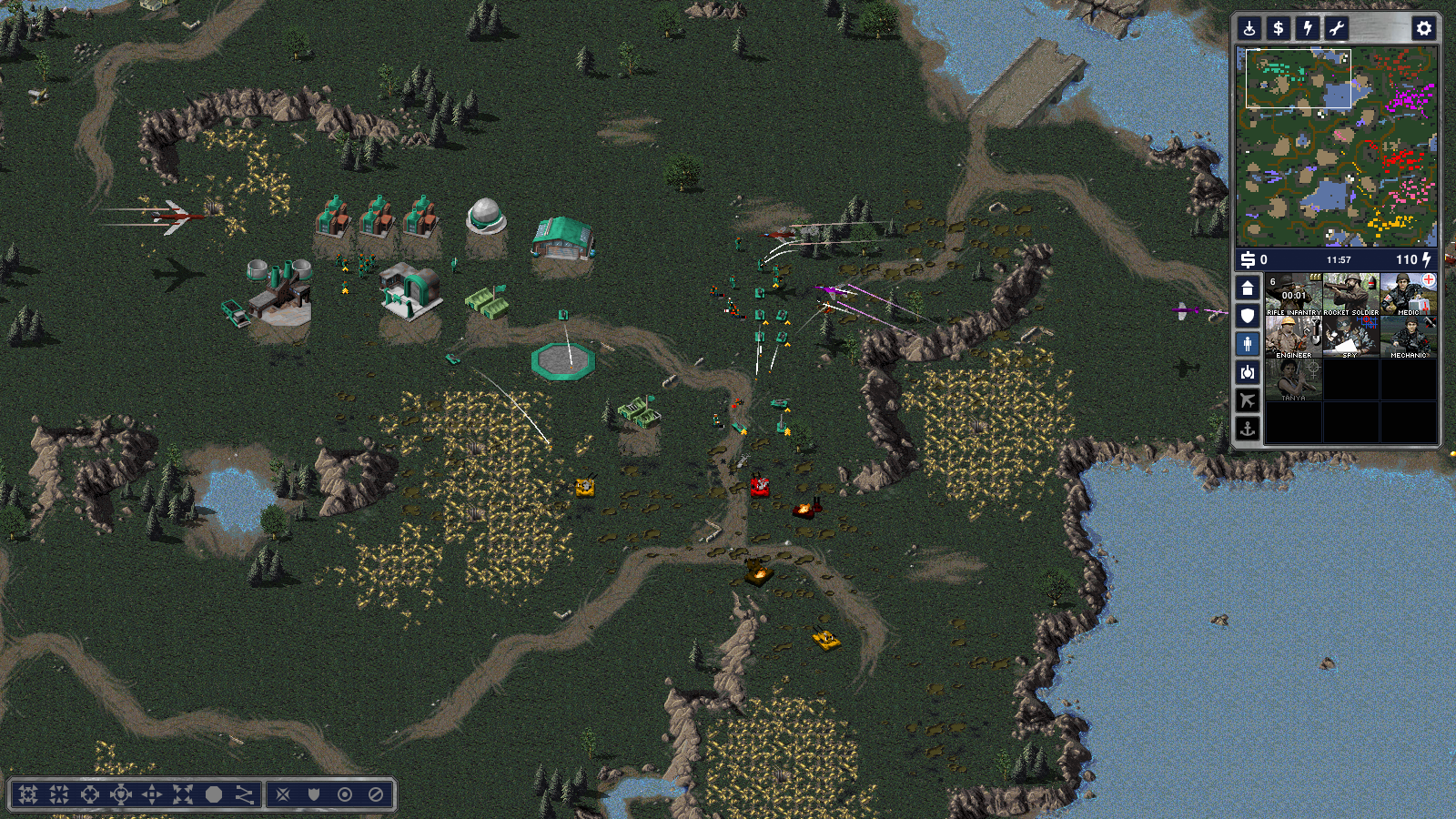Screen dimensions: 1456x819
Task: Switch to the buildings production tab
Action: click(x=1248, y=288)
